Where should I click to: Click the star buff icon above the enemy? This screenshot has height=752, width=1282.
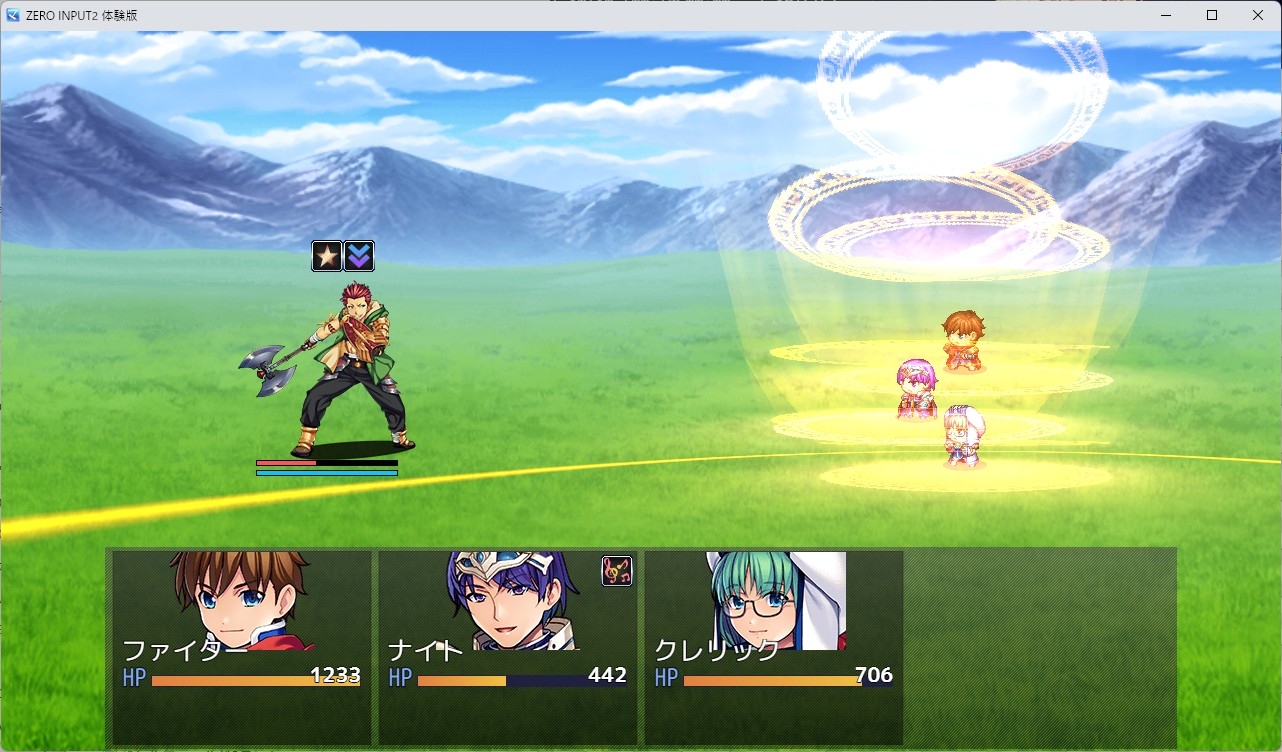(x=327, y=256)
